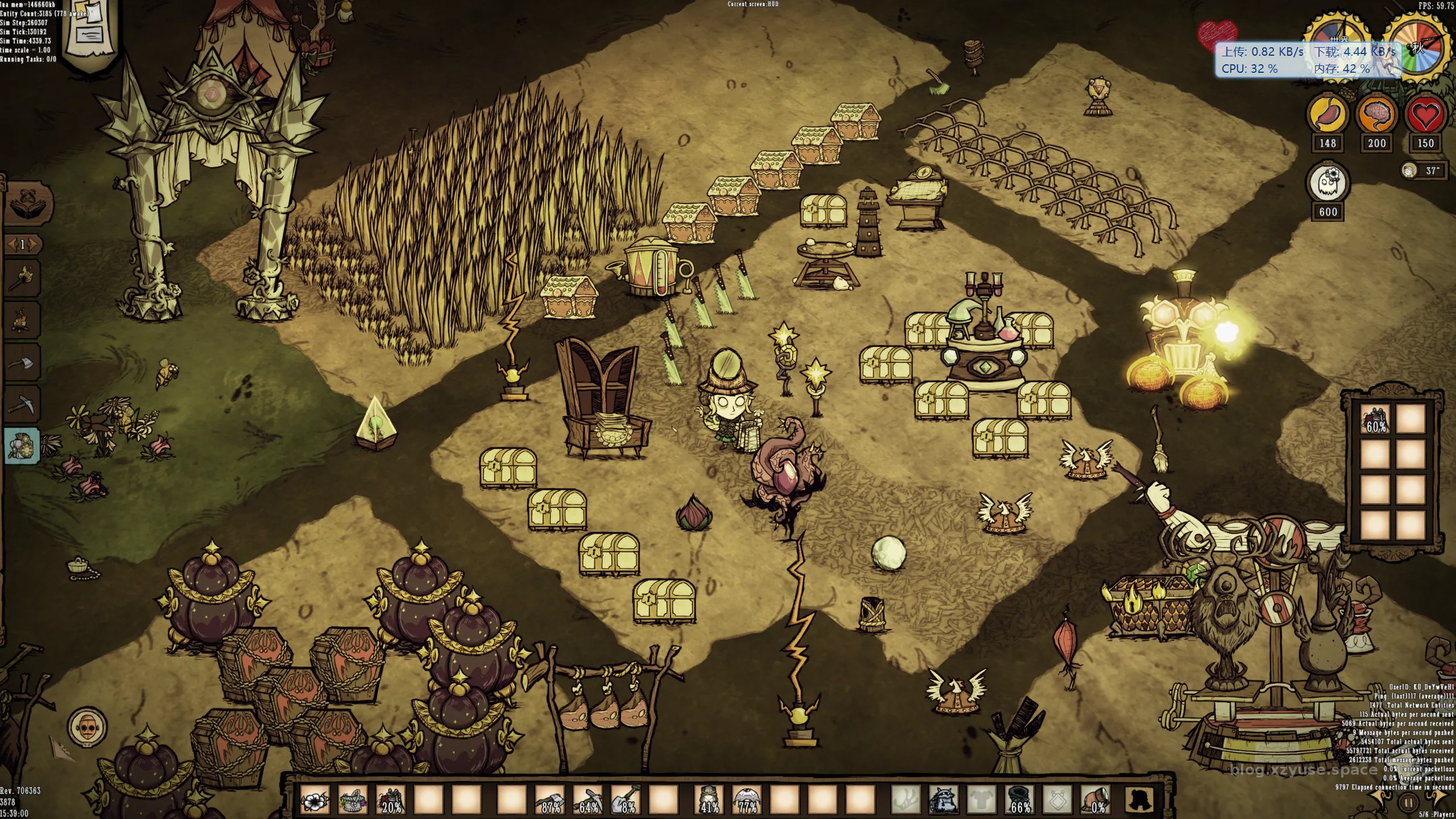This screenshot has width=1456, height=819.
Task: Click the 0% lantern equipment slot
Action: [x=1096, y=800]
